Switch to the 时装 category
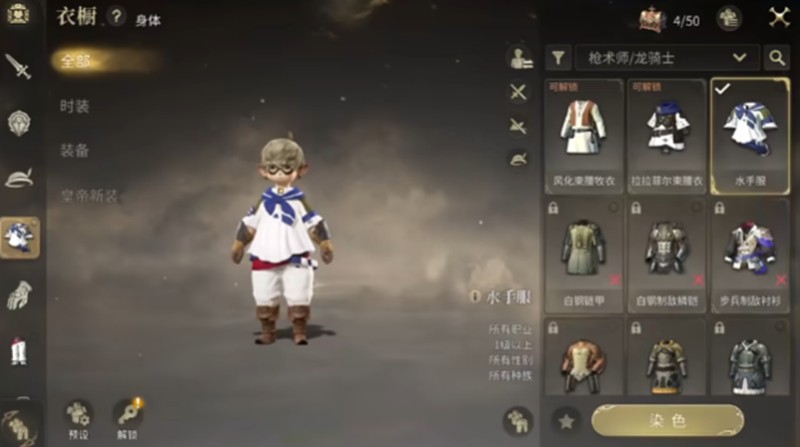 pos(75,105)
